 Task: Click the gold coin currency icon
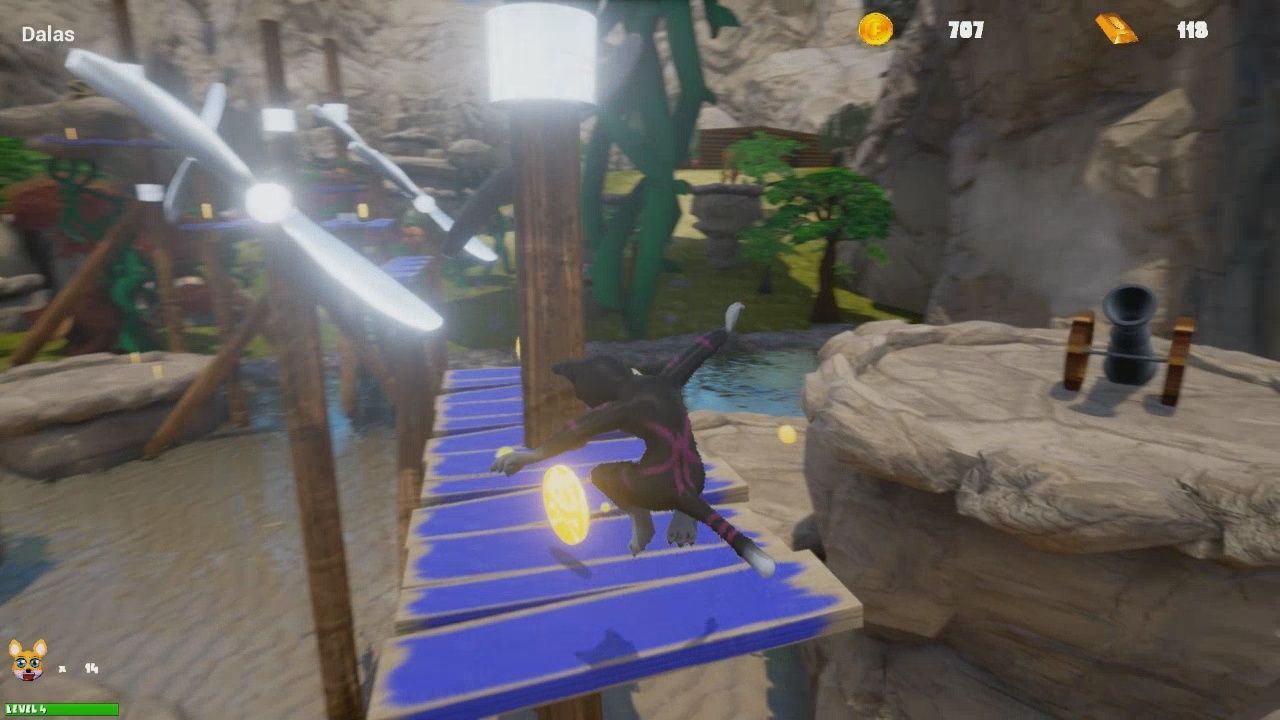point(874,30)
